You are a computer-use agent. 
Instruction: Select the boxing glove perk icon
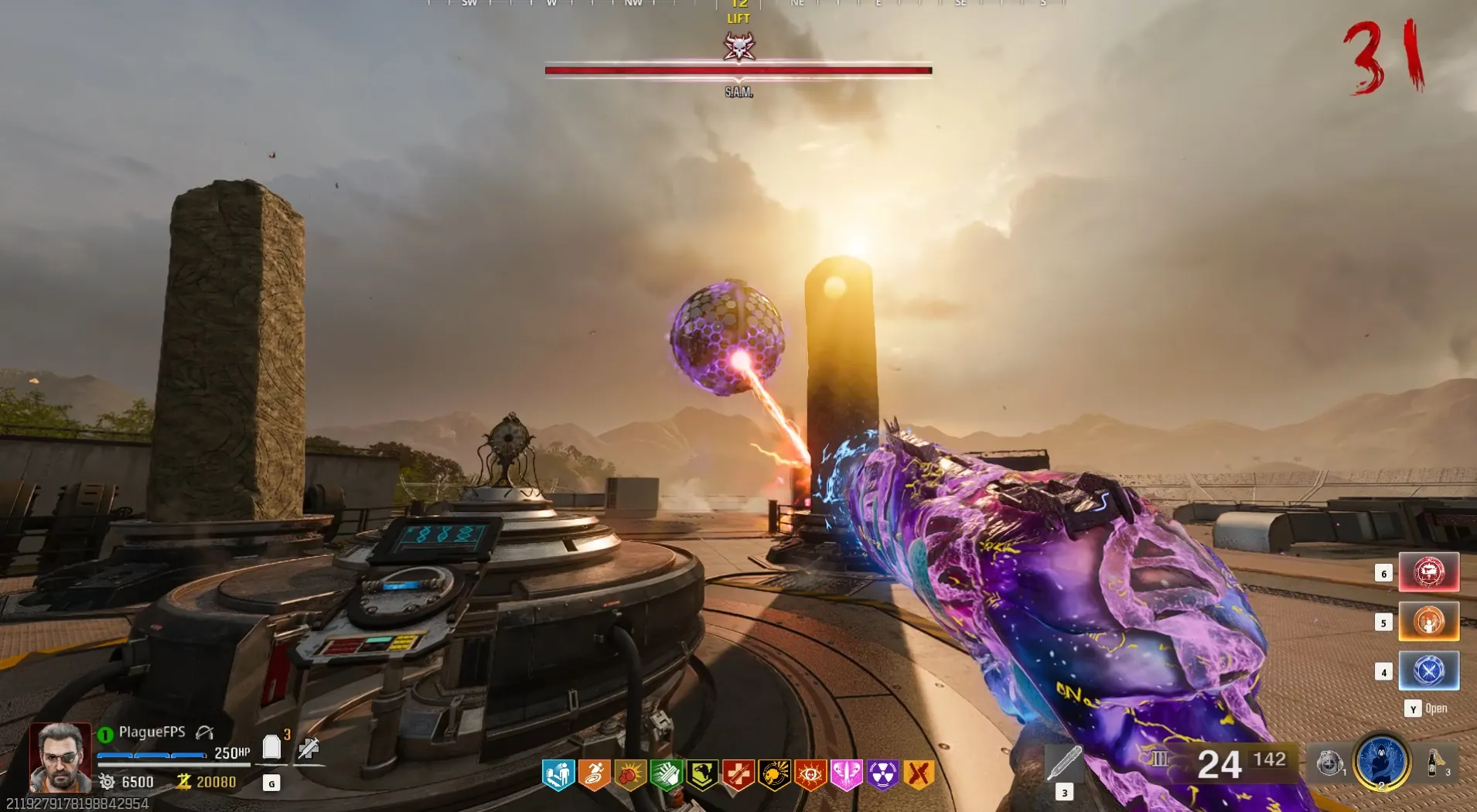click(x=630, y=774)
